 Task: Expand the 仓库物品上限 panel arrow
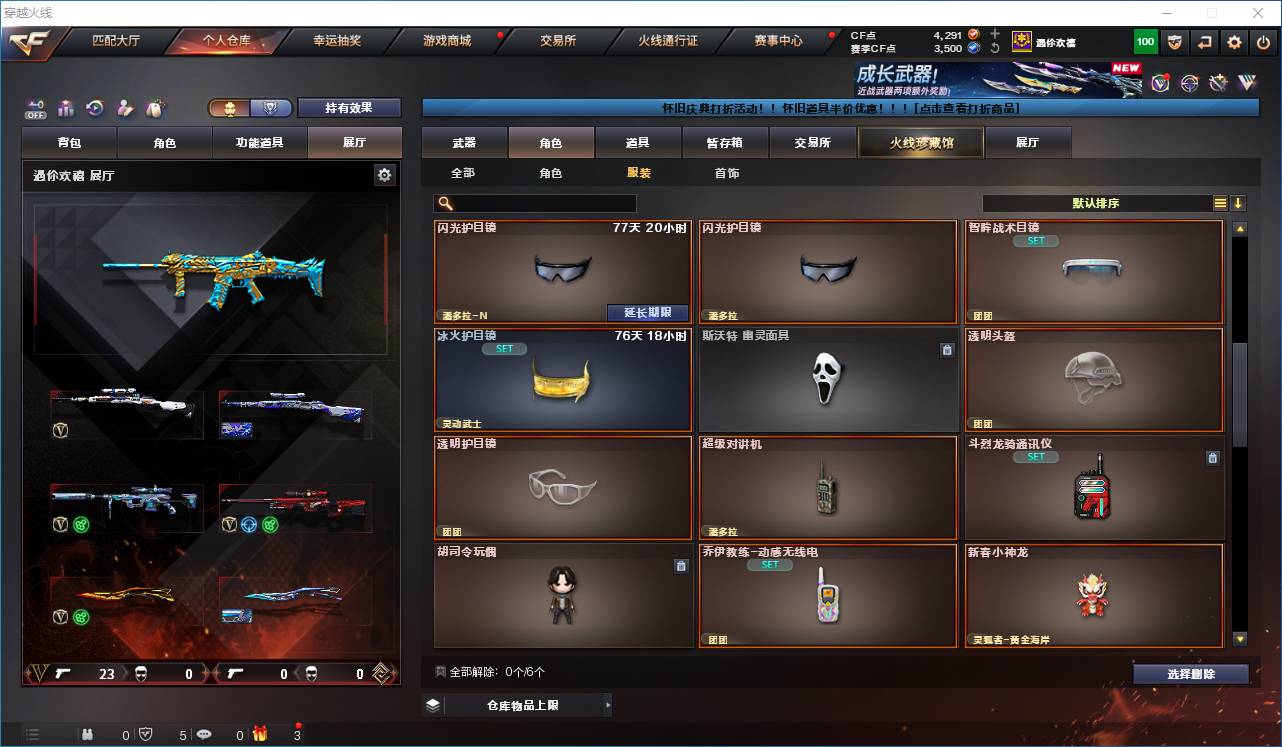tap(606, 705)
